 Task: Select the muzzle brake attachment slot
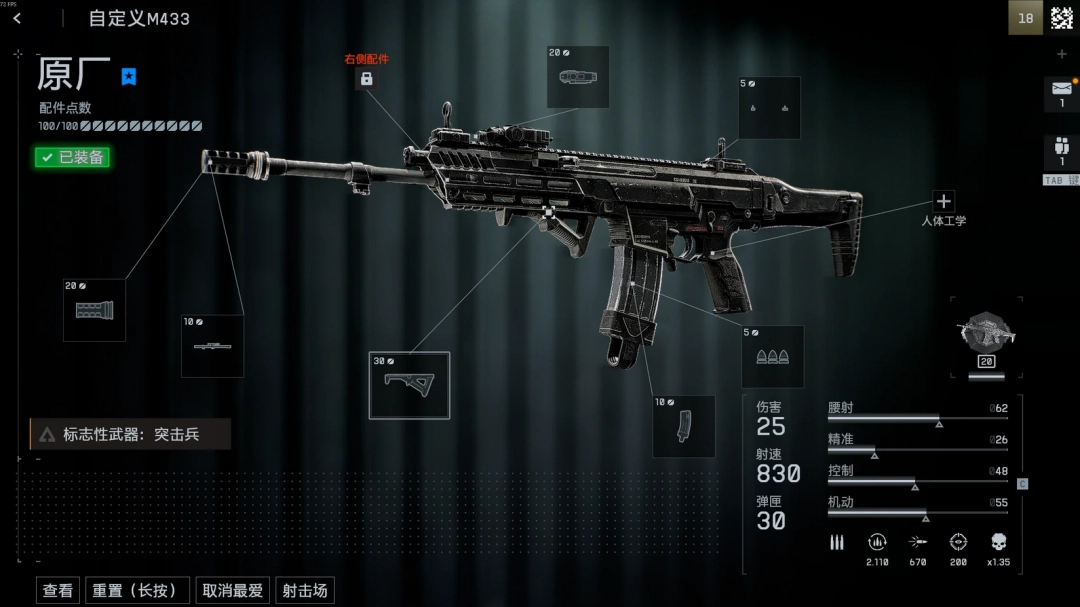point(94,310)
